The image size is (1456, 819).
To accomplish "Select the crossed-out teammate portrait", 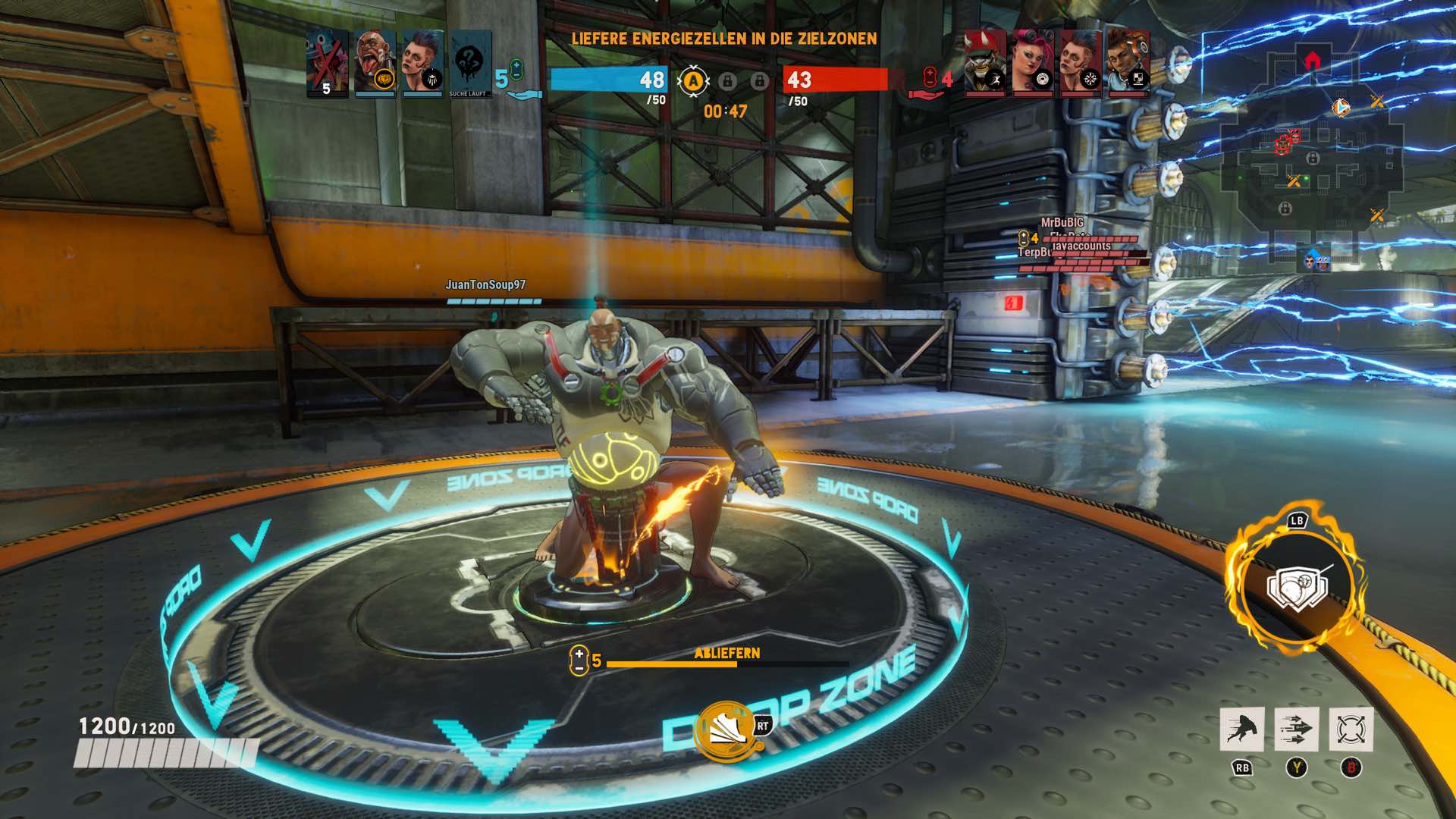I will coord(328,64).
